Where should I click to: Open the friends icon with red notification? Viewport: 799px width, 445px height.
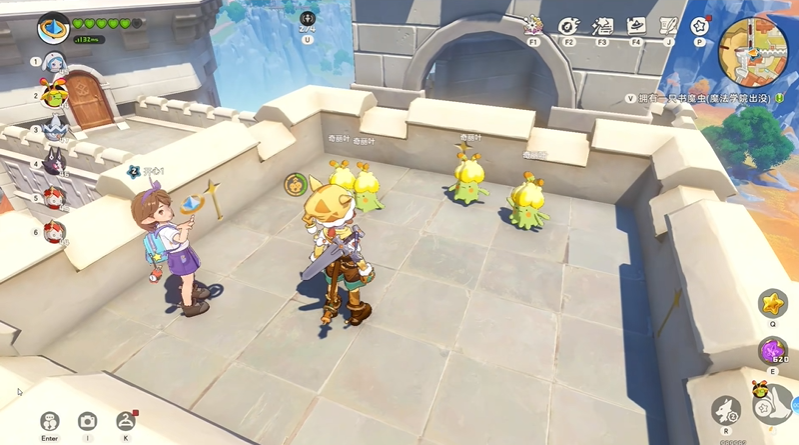point(125,422)
